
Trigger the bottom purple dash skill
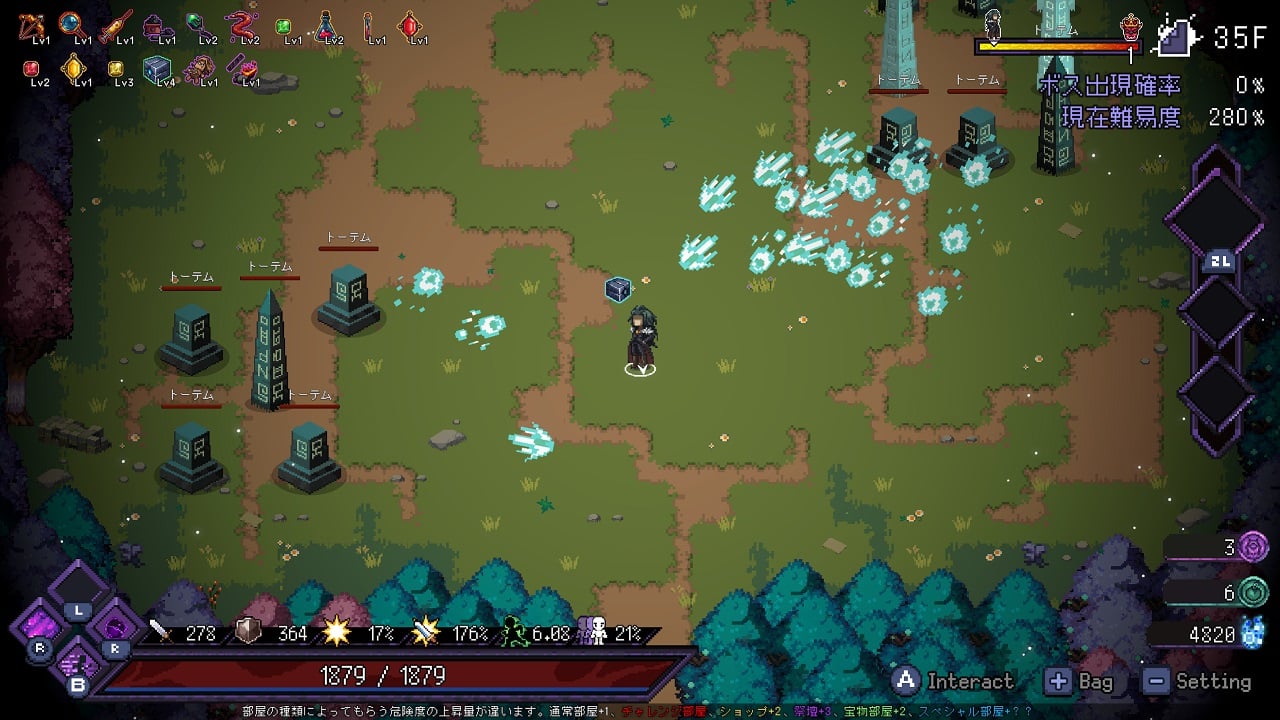coord(77,665)
